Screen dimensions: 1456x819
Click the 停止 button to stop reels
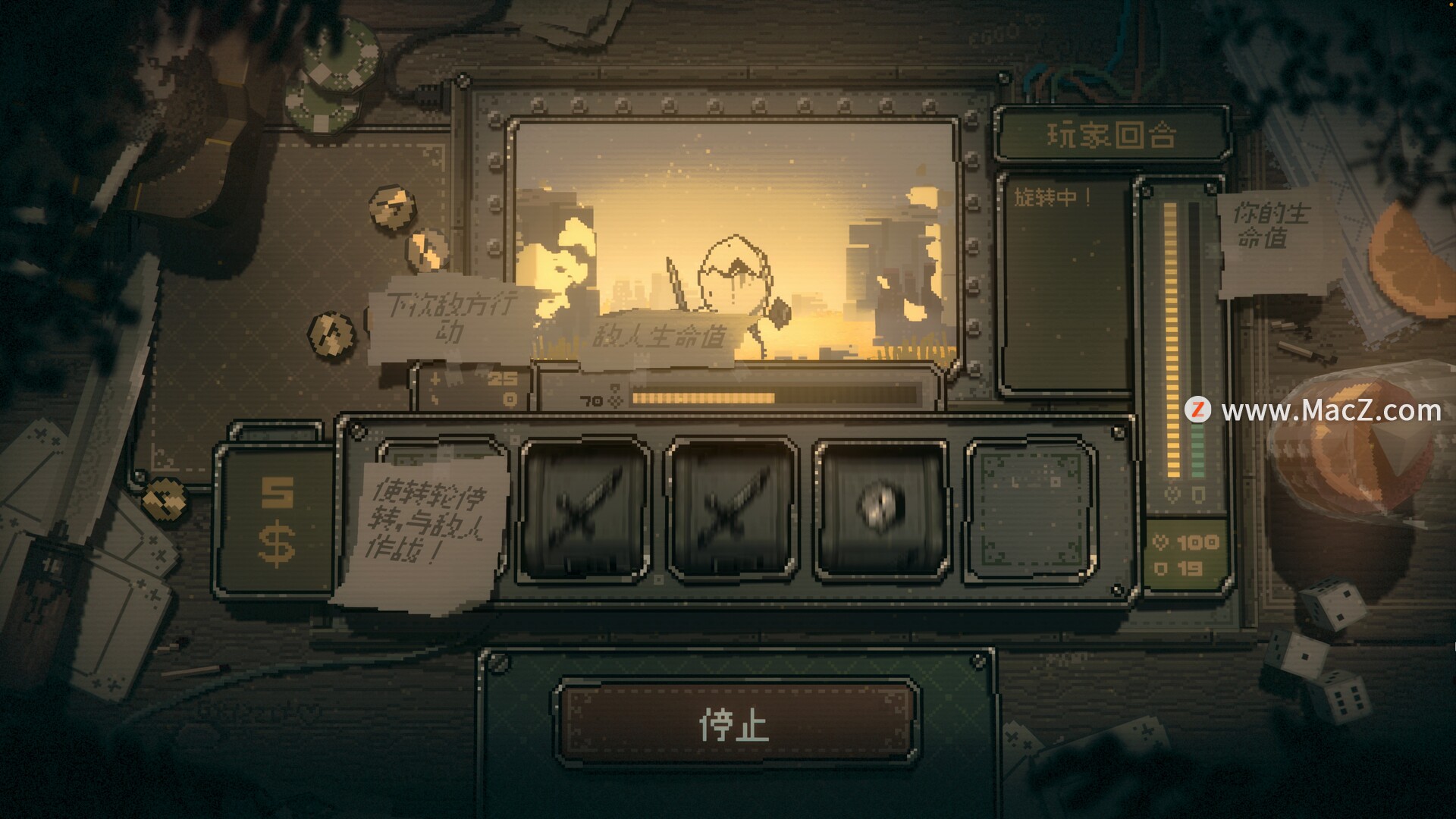pyautogui.click(x=734, y=723)
